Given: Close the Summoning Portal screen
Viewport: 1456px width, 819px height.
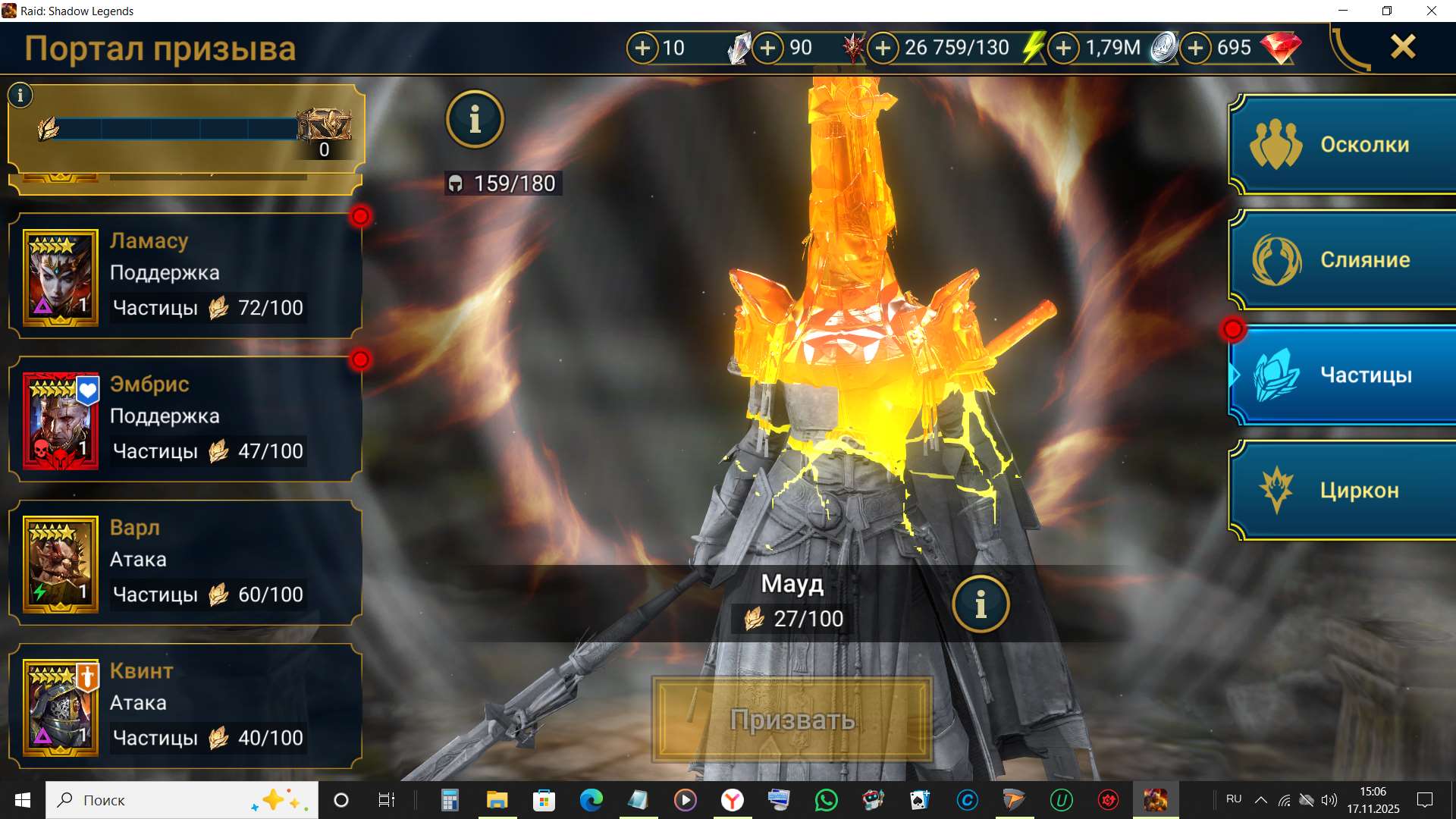Looking at the screenshot, I should (x=1403, y=47).
